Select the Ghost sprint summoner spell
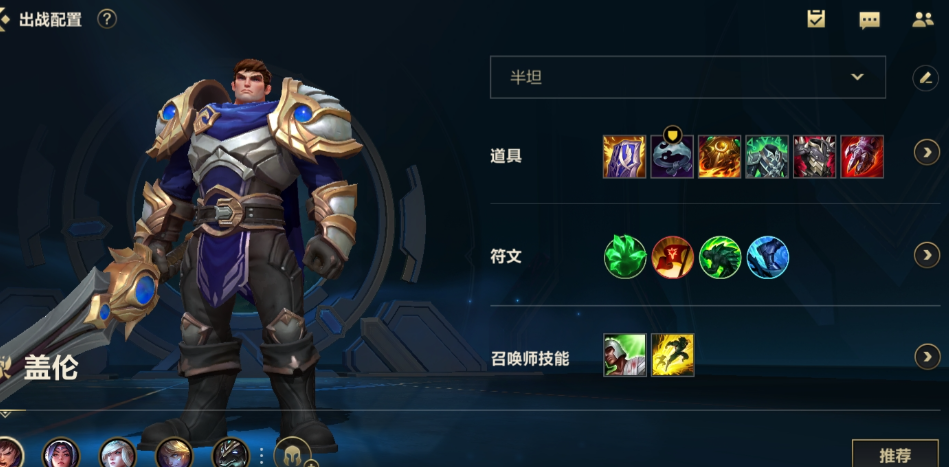The height and width of the screenshot is (467, 949). [x=672, y=355]
